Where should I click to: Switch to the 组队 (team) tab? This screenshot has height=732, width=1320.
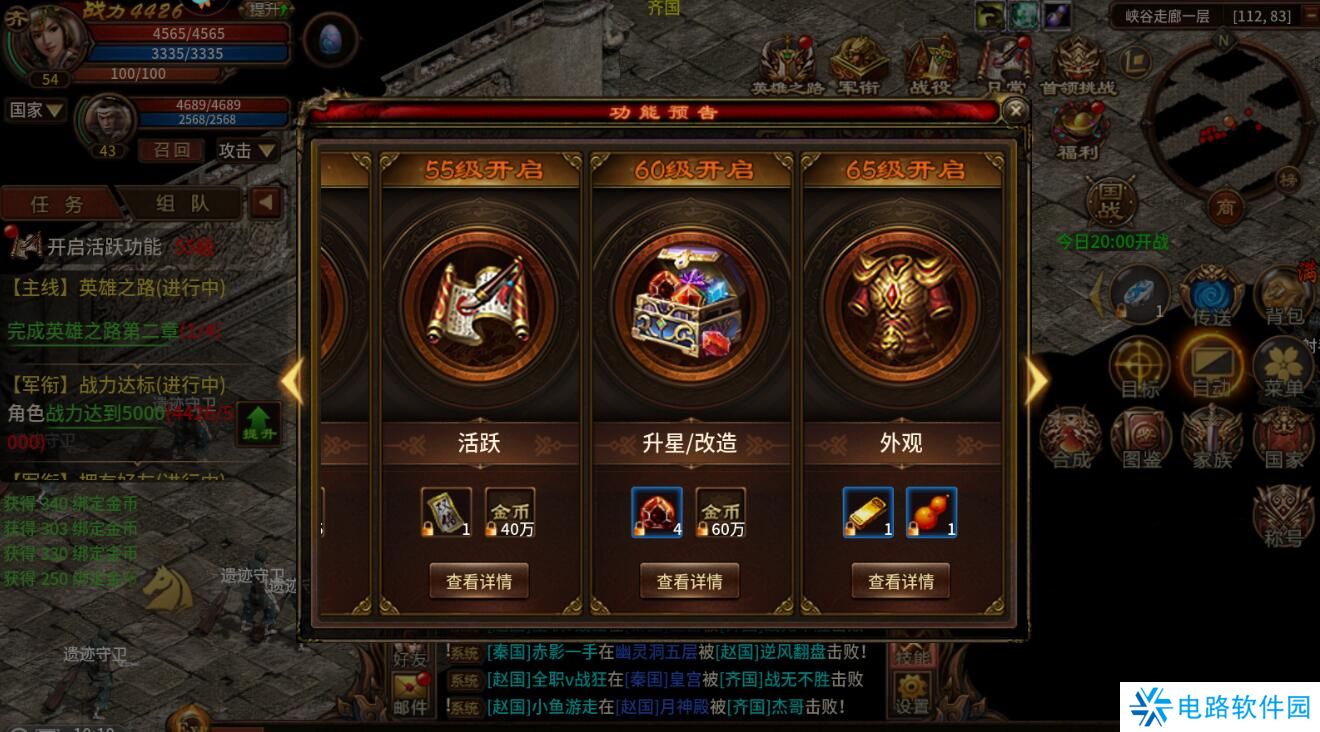point(180,201)
